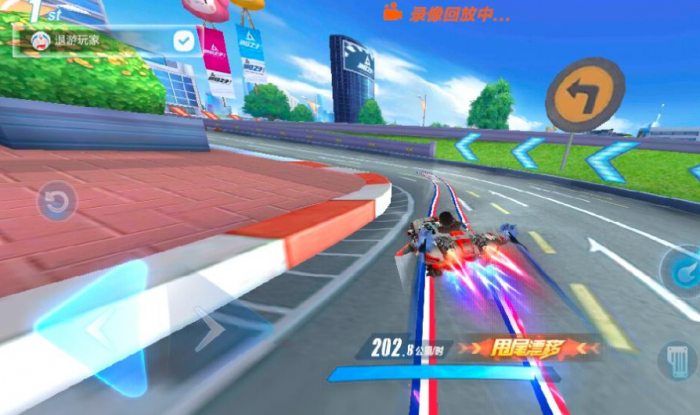Tap the brake pedal button
This screenshot has height=415, width=700.
(681, 360)
